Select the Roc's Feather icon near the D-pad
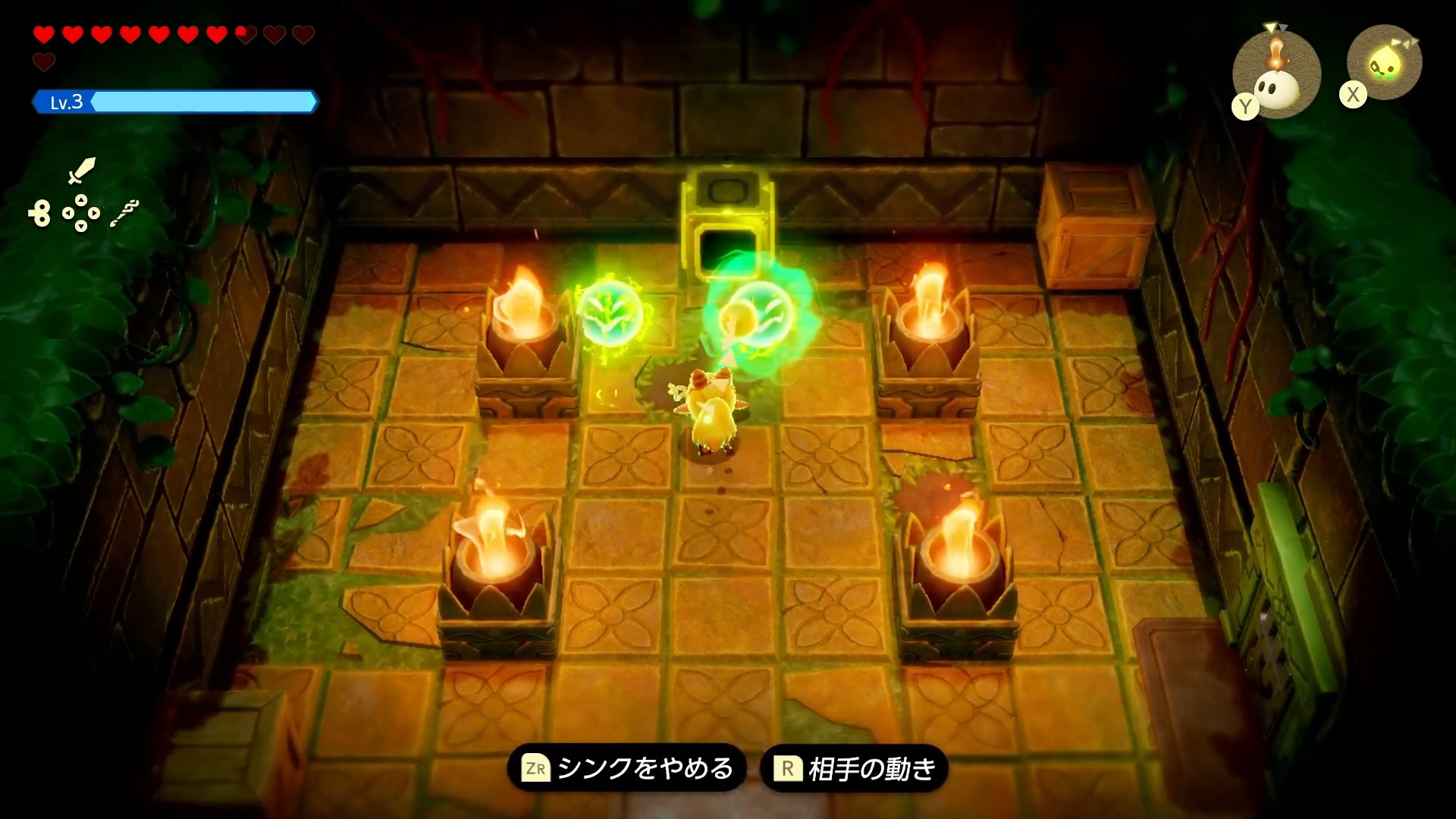 126,213
